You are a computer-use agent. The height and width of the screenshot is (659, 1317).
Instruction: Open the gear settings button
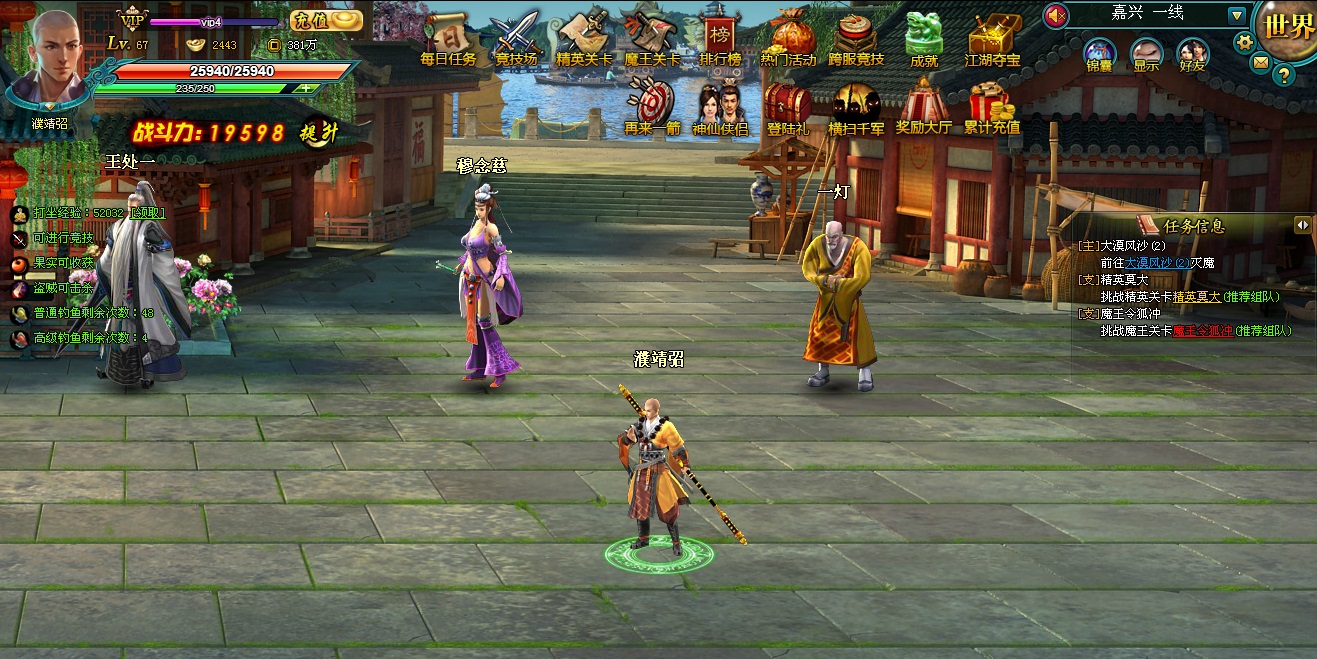point(1244,42)
